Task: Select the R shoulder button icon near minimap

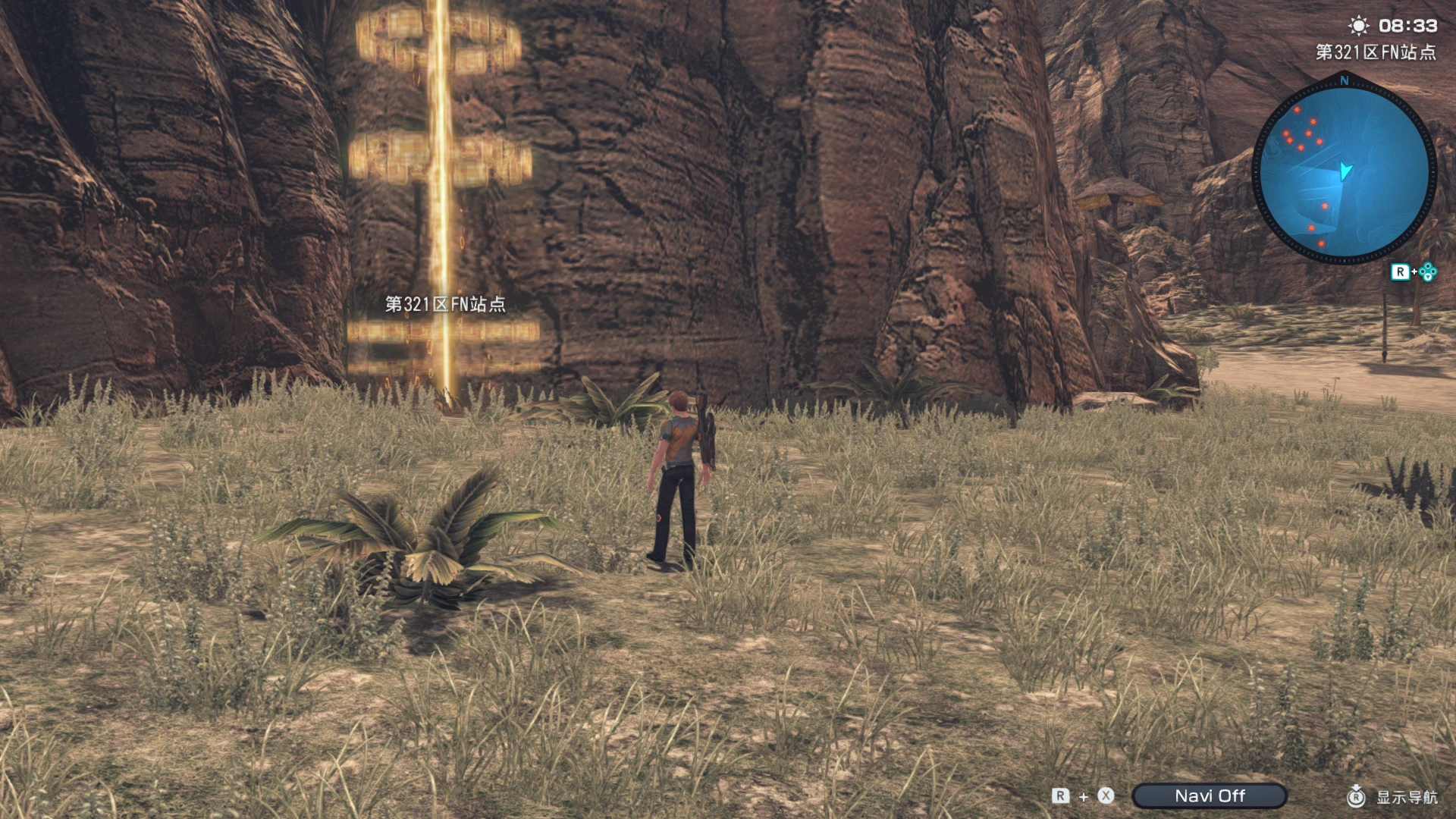Action: 1402,271
